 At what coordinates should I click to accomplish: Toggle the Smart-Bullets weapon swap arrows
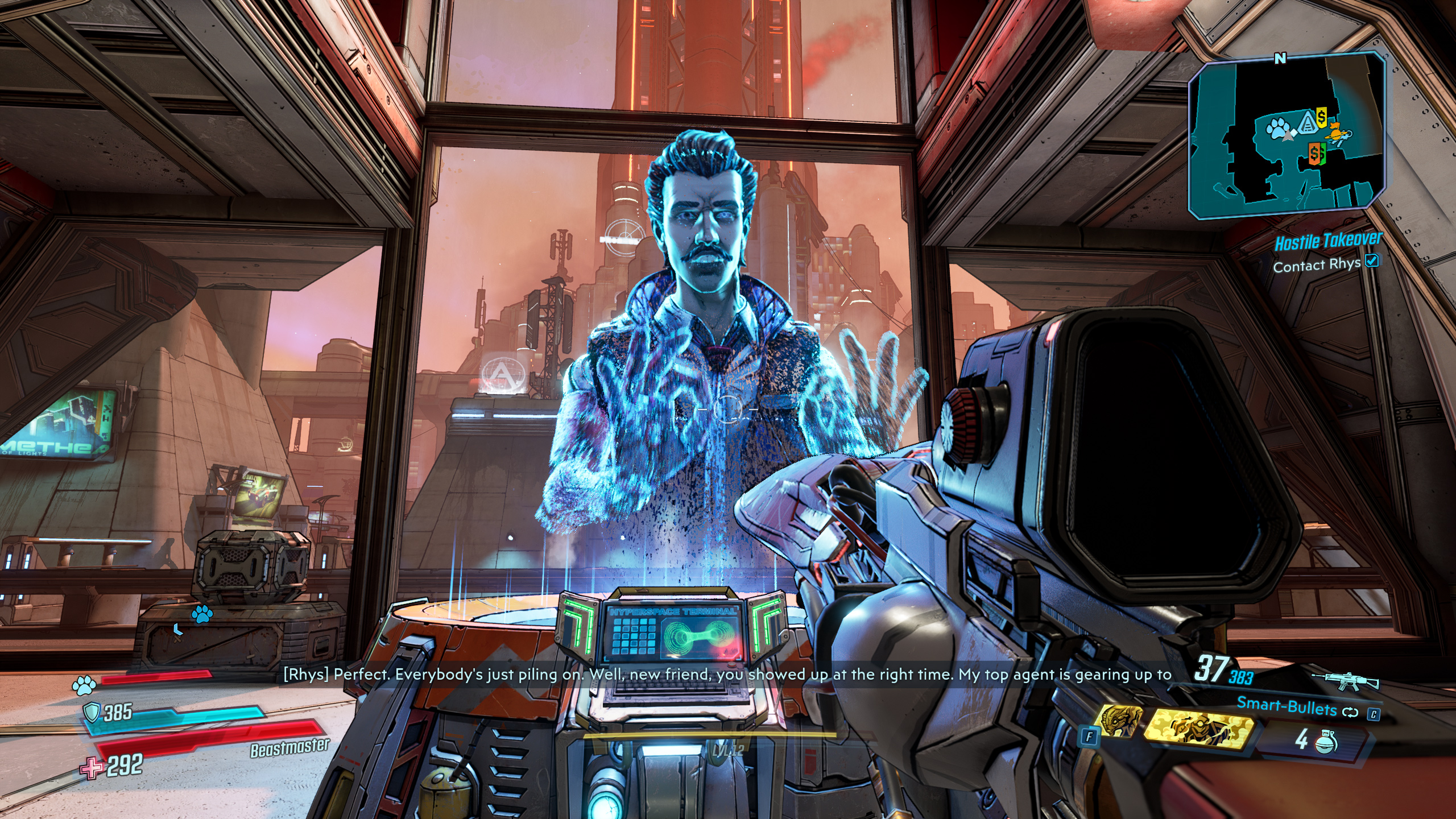(1350, 714)
